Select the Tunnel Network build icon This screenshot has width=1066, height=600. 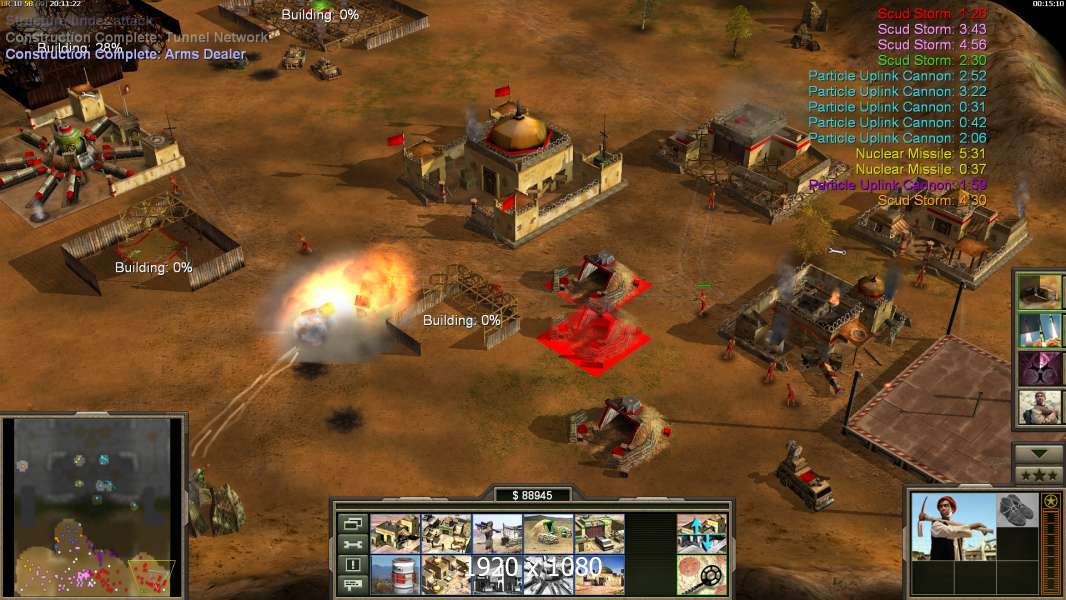point(548,533)
